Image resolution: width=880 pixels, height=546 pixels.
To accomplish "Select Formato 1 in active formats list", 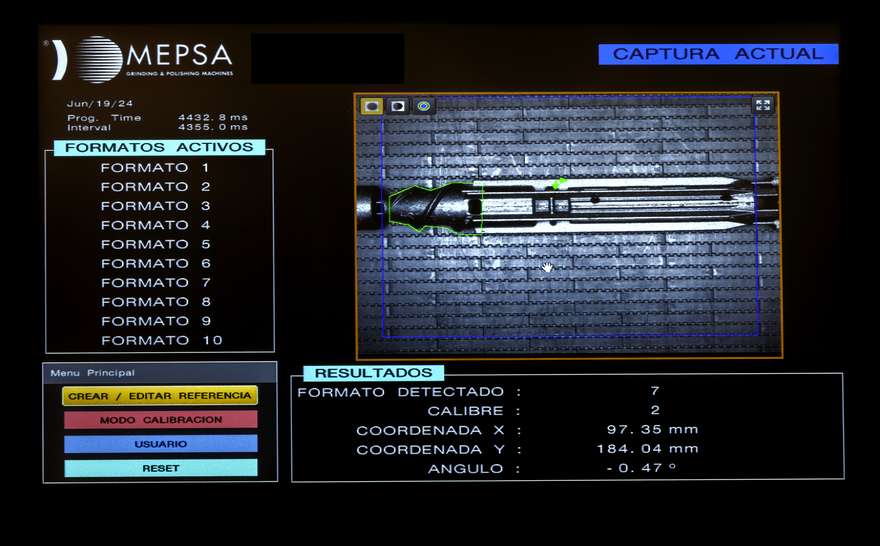I will [x=155, y=168].
